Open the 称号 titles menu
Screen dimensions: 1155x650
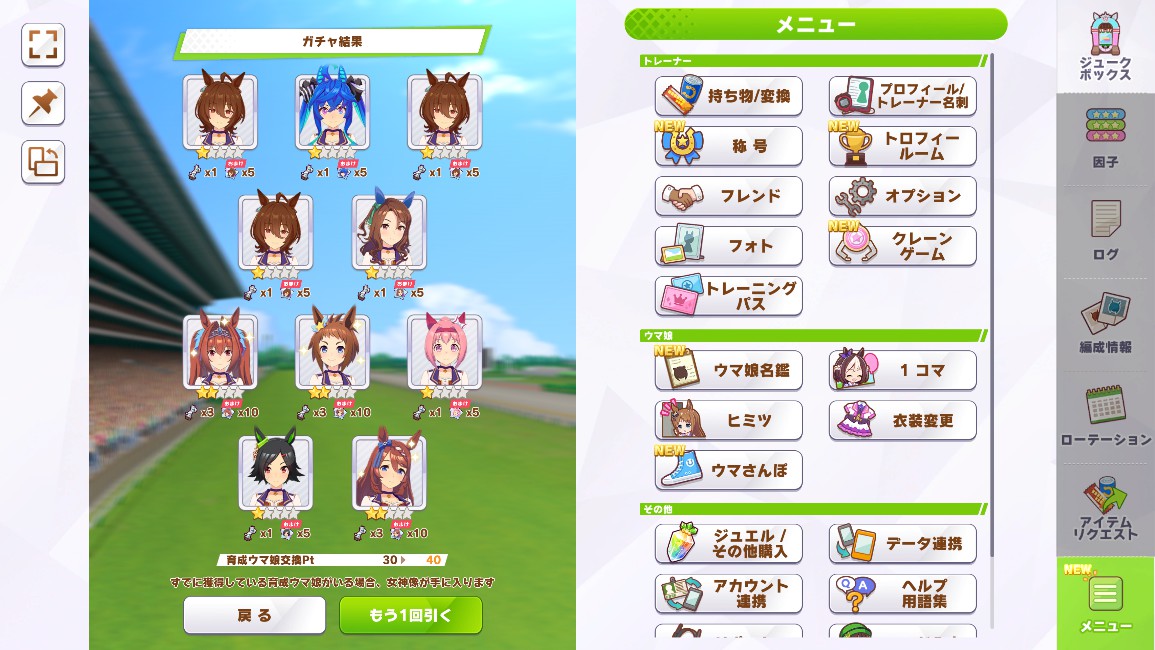729,146
